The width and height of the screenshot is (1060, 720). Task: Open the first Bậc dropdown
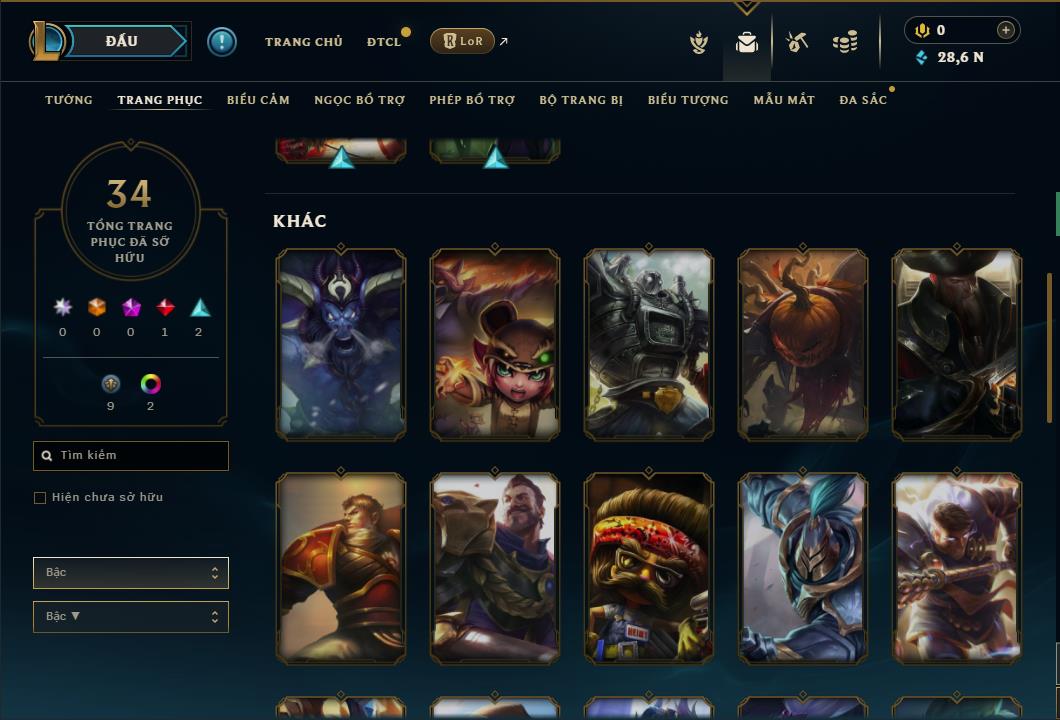pyautogui.click(x=131, y=573)
